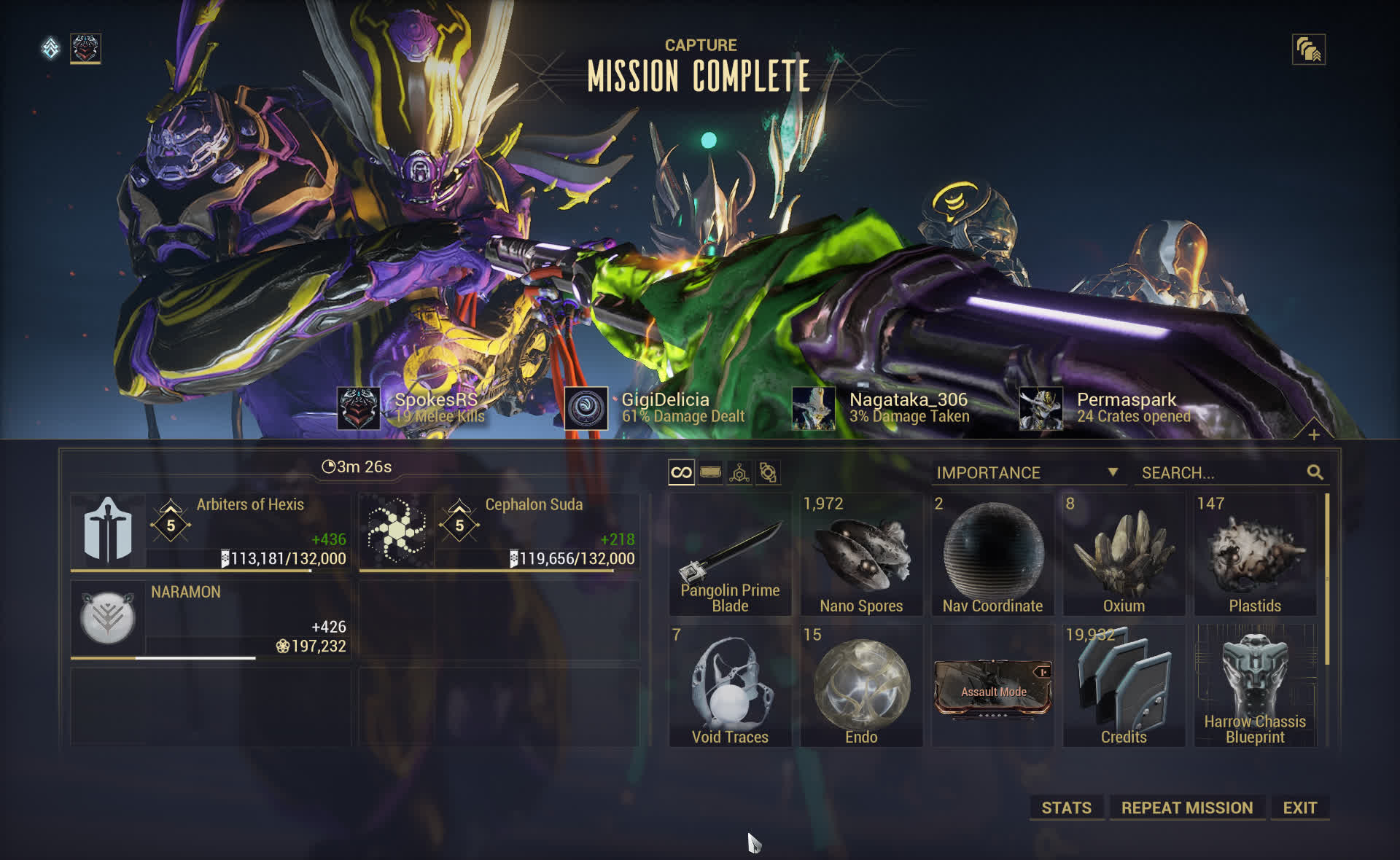The height and width of the screenshot is (860, 1400).
Task: View the Cephalon Suda standing panel
Action: click(x=499, y=532)
